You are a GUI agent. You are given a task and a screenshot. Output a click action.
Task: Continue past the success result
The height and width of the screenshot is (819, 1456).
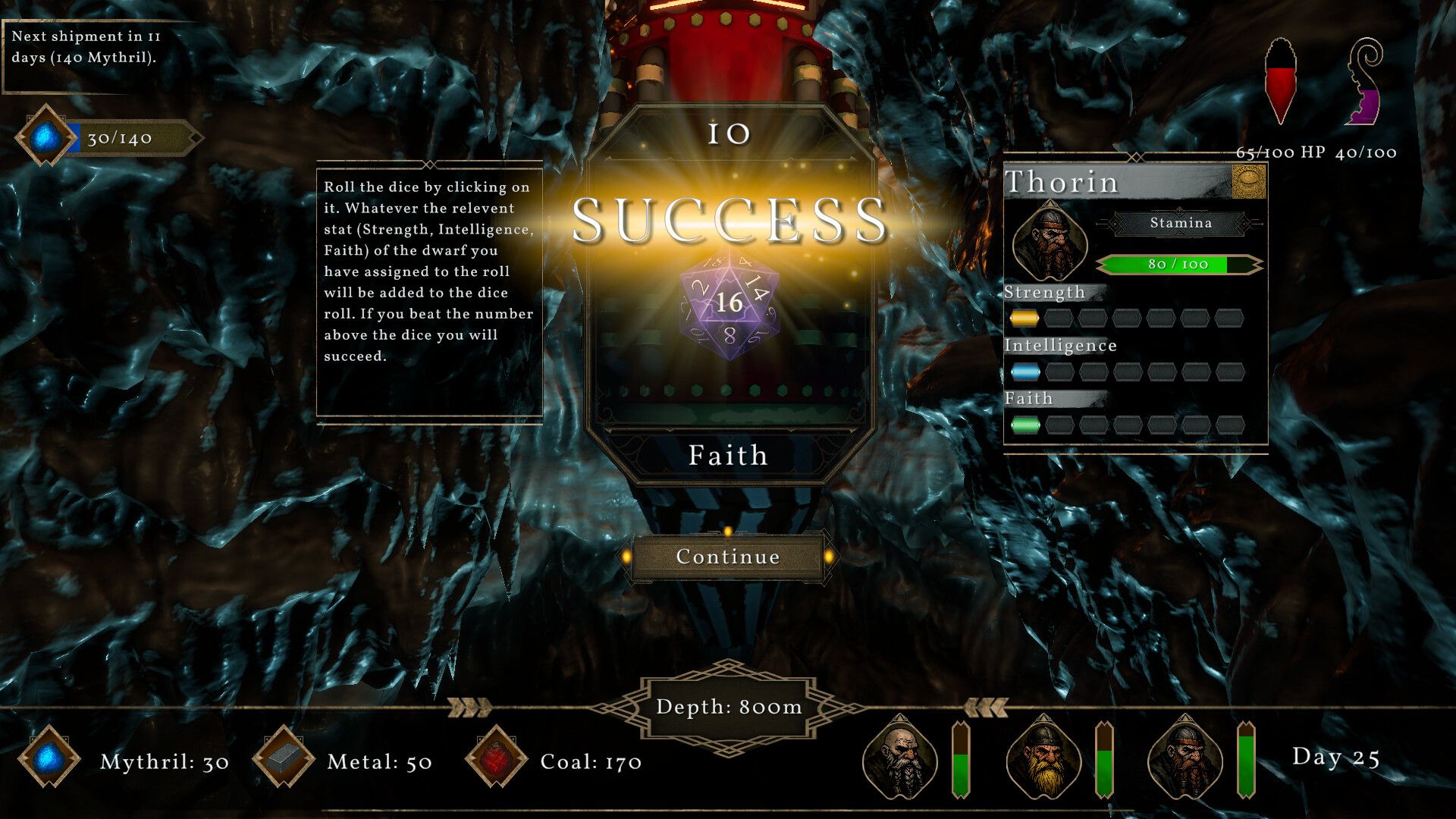point(728,557)
